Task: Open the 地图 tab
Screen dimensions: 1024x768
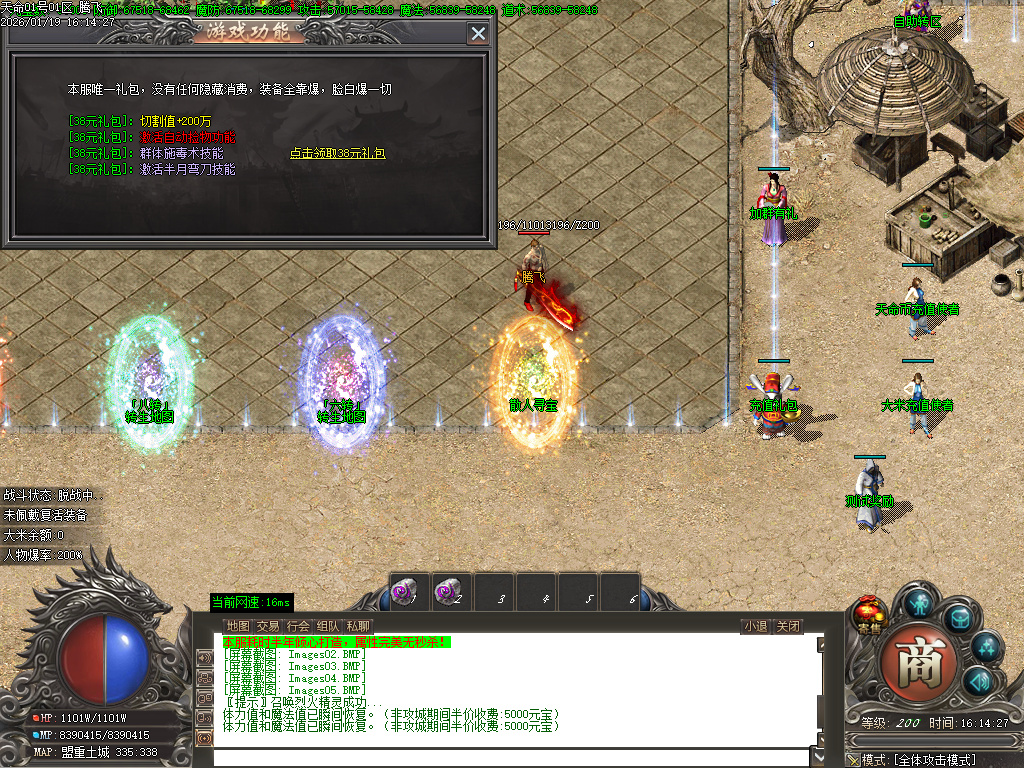Action: [237, 626]
